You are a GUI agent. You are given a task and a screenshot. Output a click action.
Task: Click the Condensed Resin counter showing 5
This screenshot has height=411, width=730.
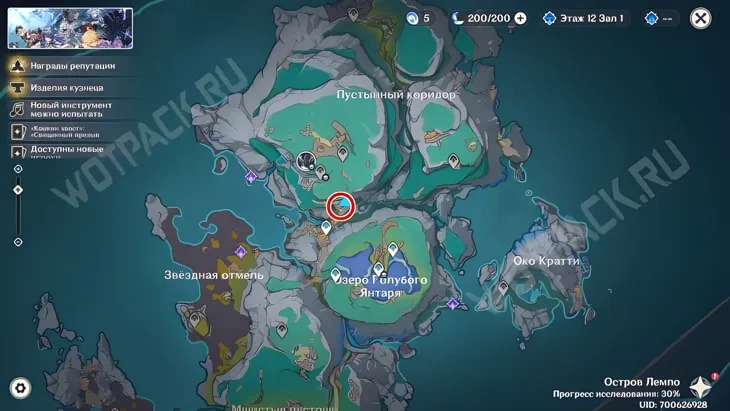coord(418,18)
